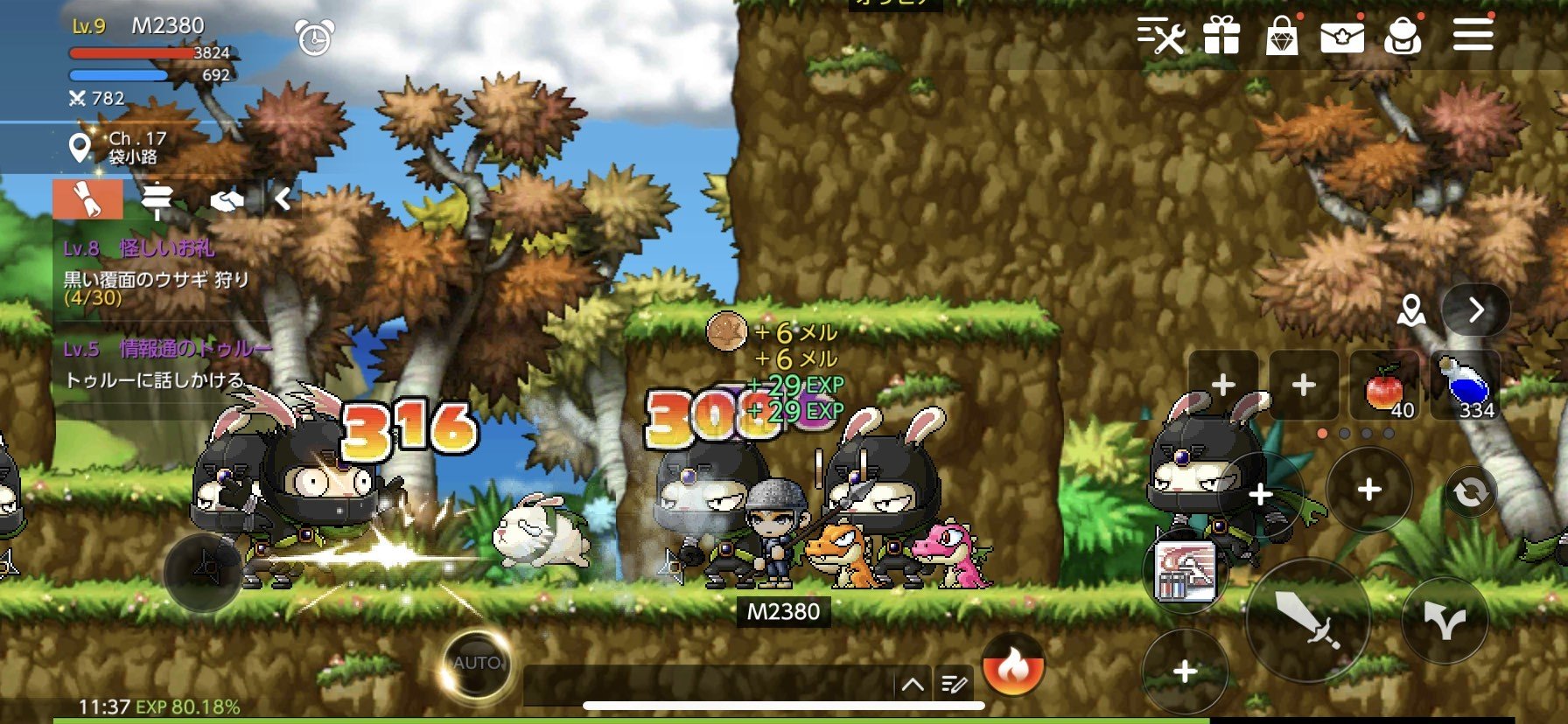Toggle the AUTO battle button
This screenshot has width=1568, height=724.
pos(476,664)
